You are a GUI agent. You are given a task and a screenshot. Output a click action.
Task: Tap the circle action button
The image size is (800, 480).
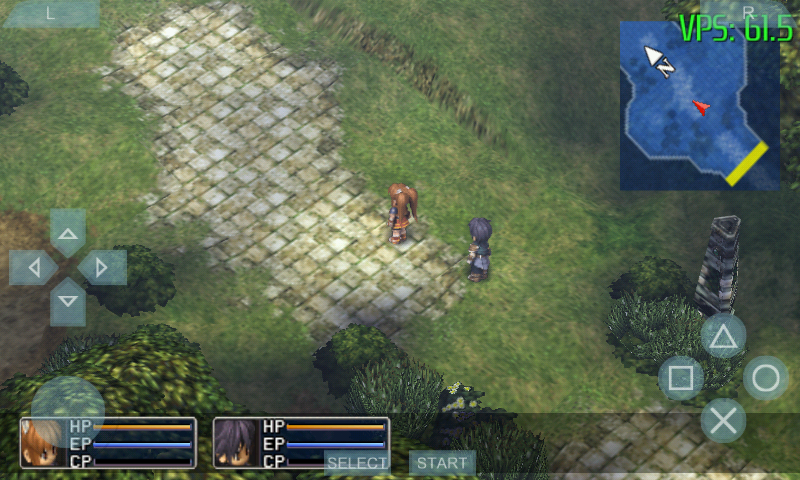point(765,378)
